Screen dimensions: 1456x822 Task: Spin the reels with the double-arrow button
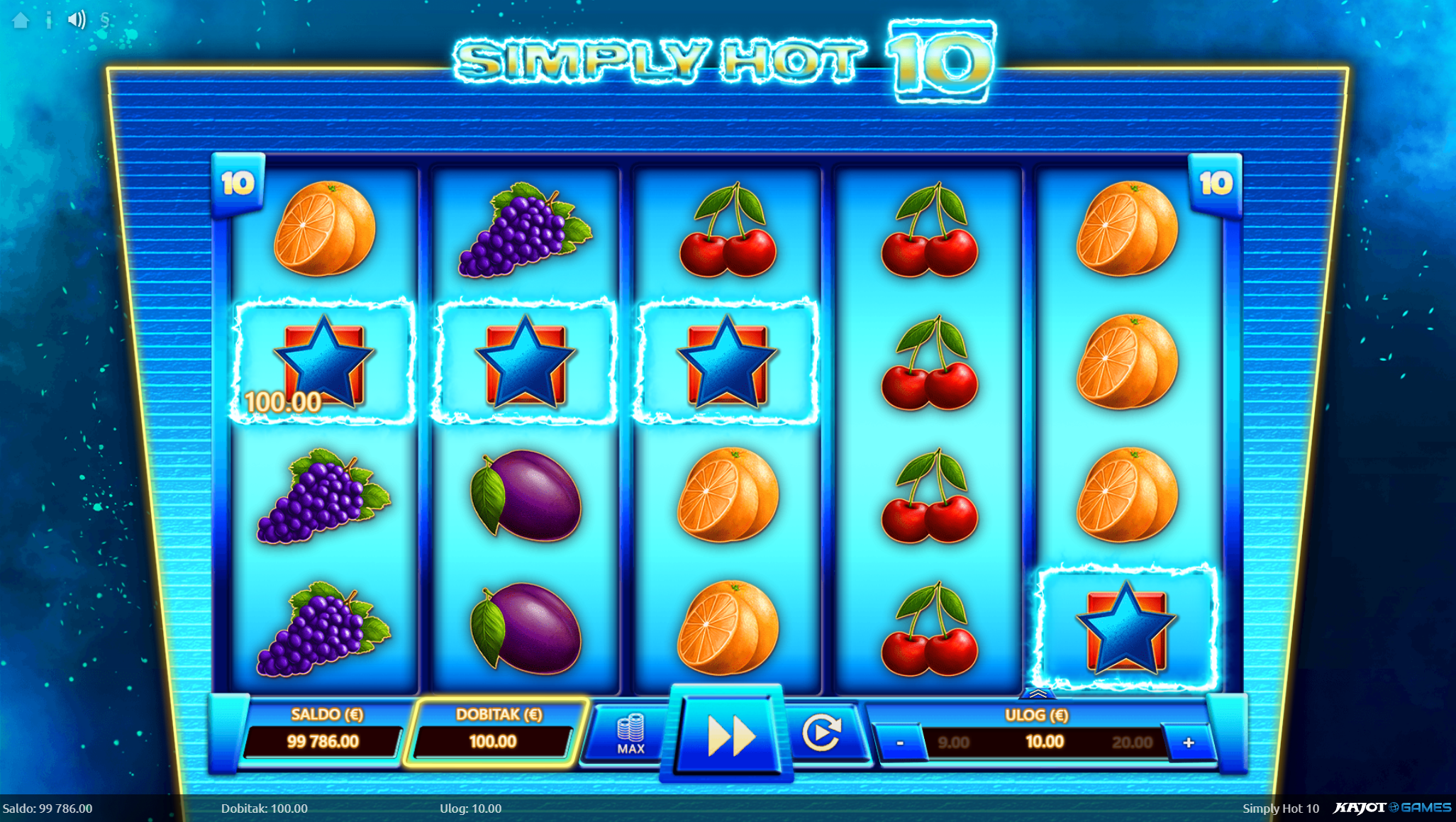(730, 735)
